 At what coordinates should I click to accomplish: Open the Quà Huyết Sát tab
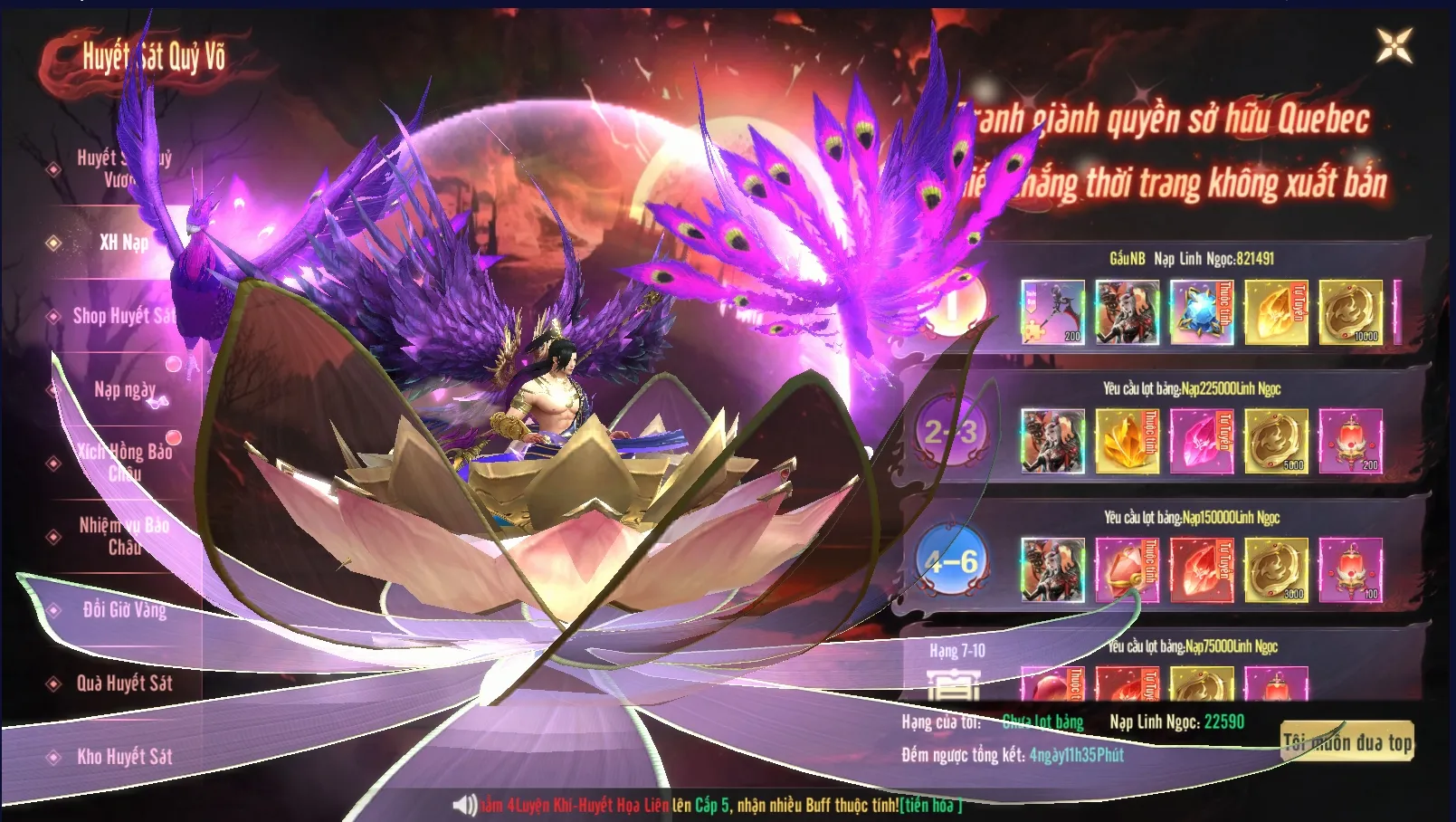(x=124, y=683)
